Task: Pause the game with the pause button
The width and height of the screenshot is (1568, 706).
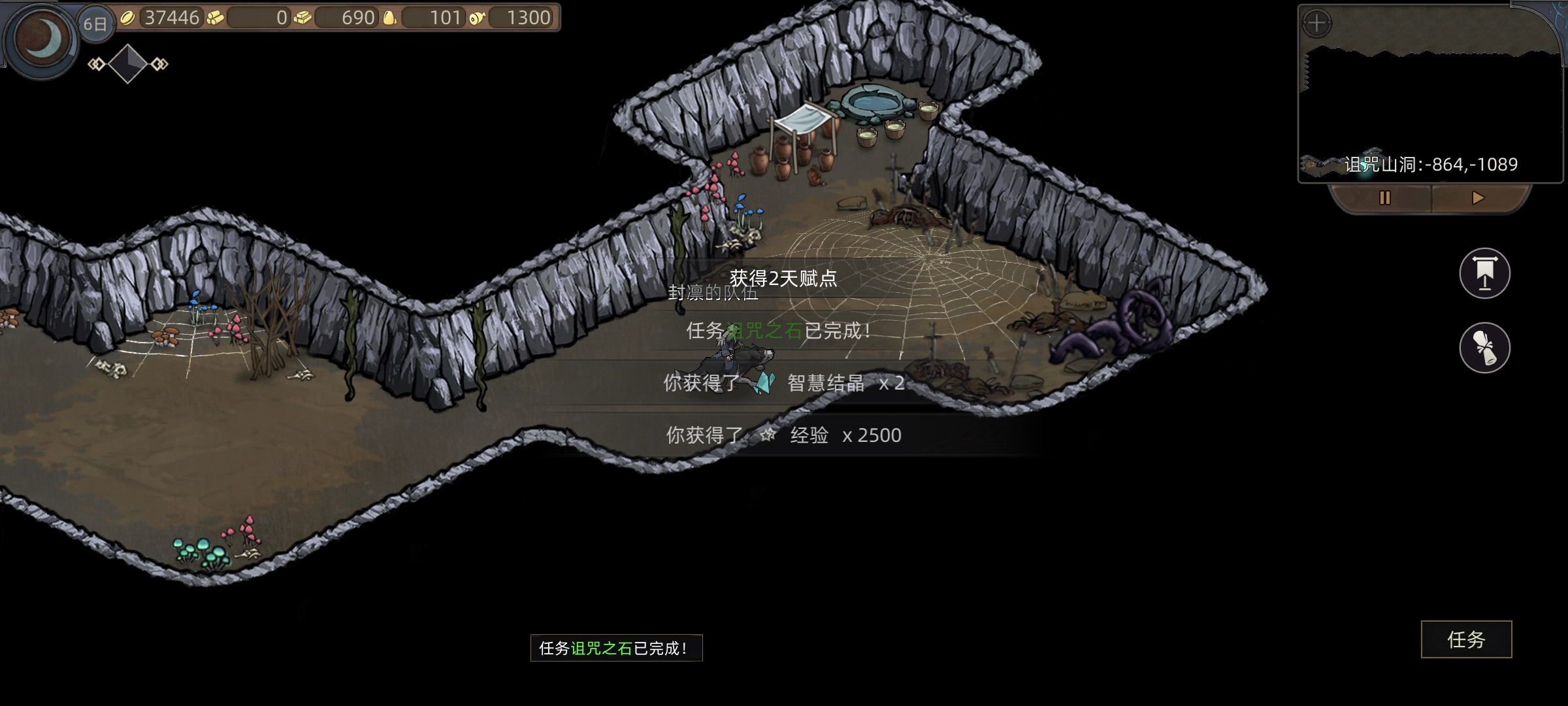Action: [x=1384, y=198]
